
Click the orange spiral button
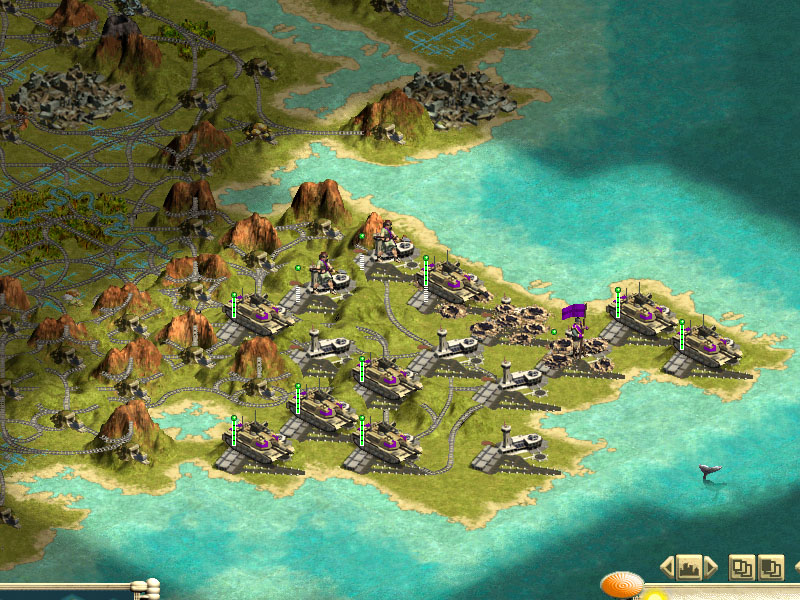pyautogui.click(x=621, y=585)
